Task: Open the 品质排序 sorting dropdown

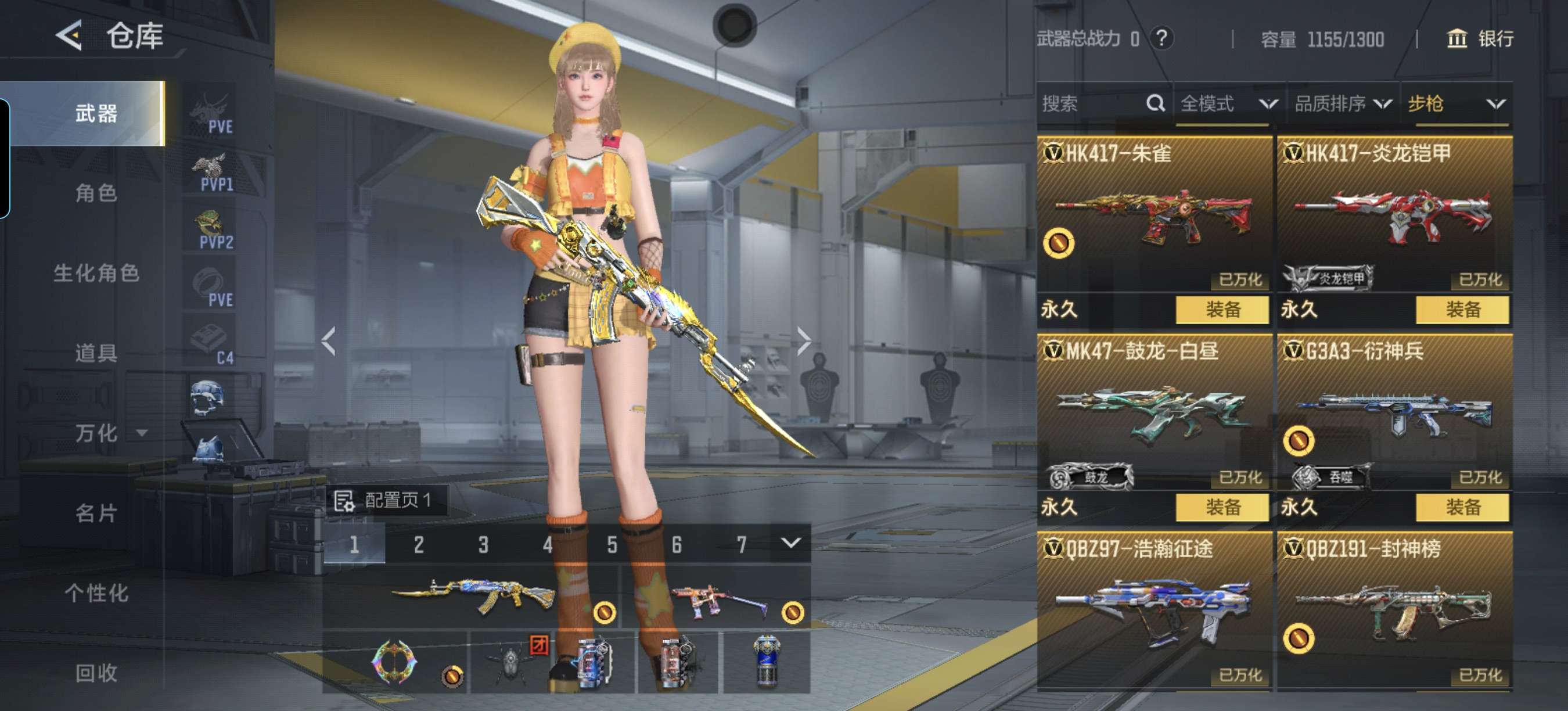Action: [x=1342, y=103]
